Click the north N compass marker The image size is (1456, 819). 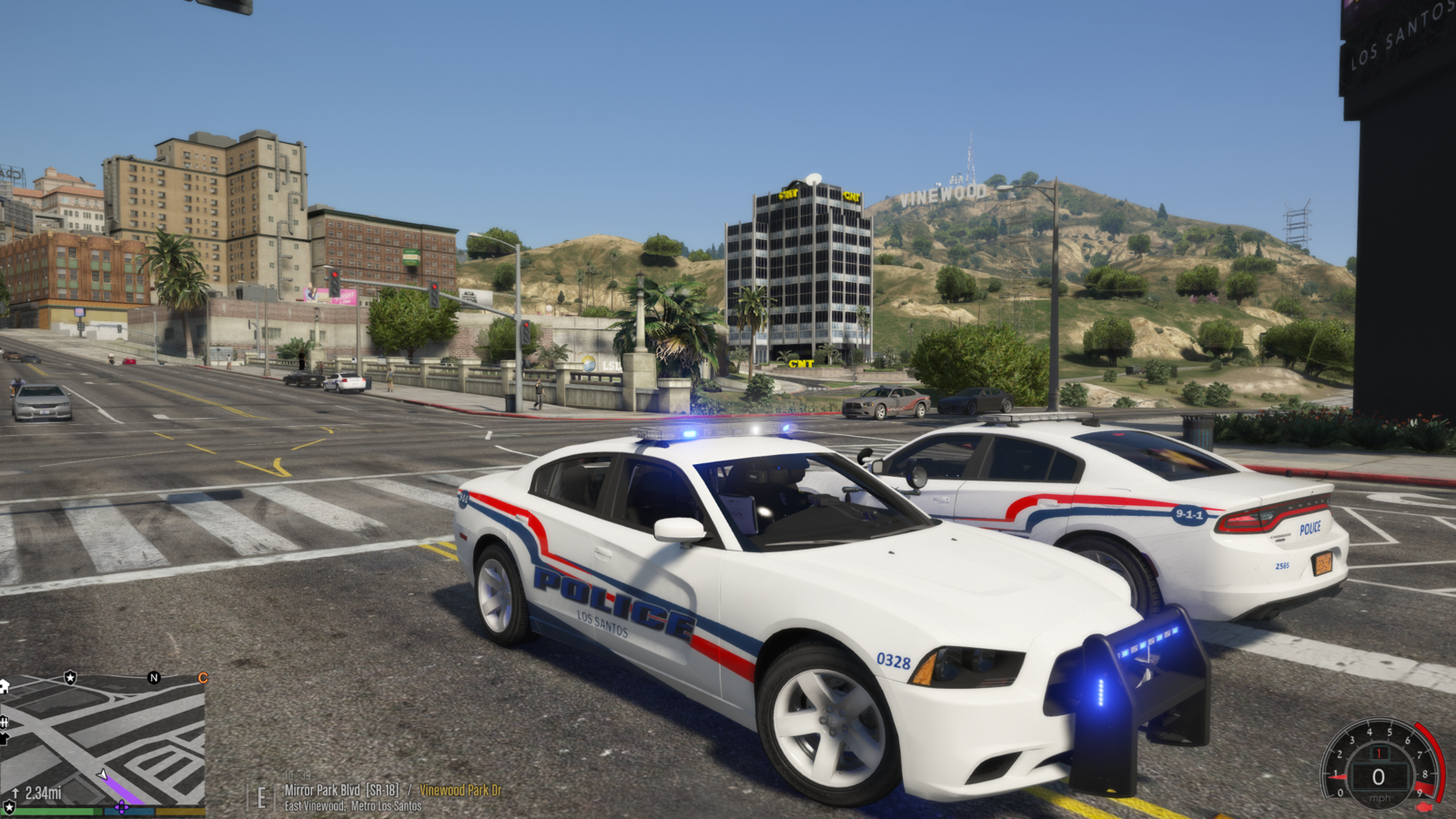tap(154, 678)
